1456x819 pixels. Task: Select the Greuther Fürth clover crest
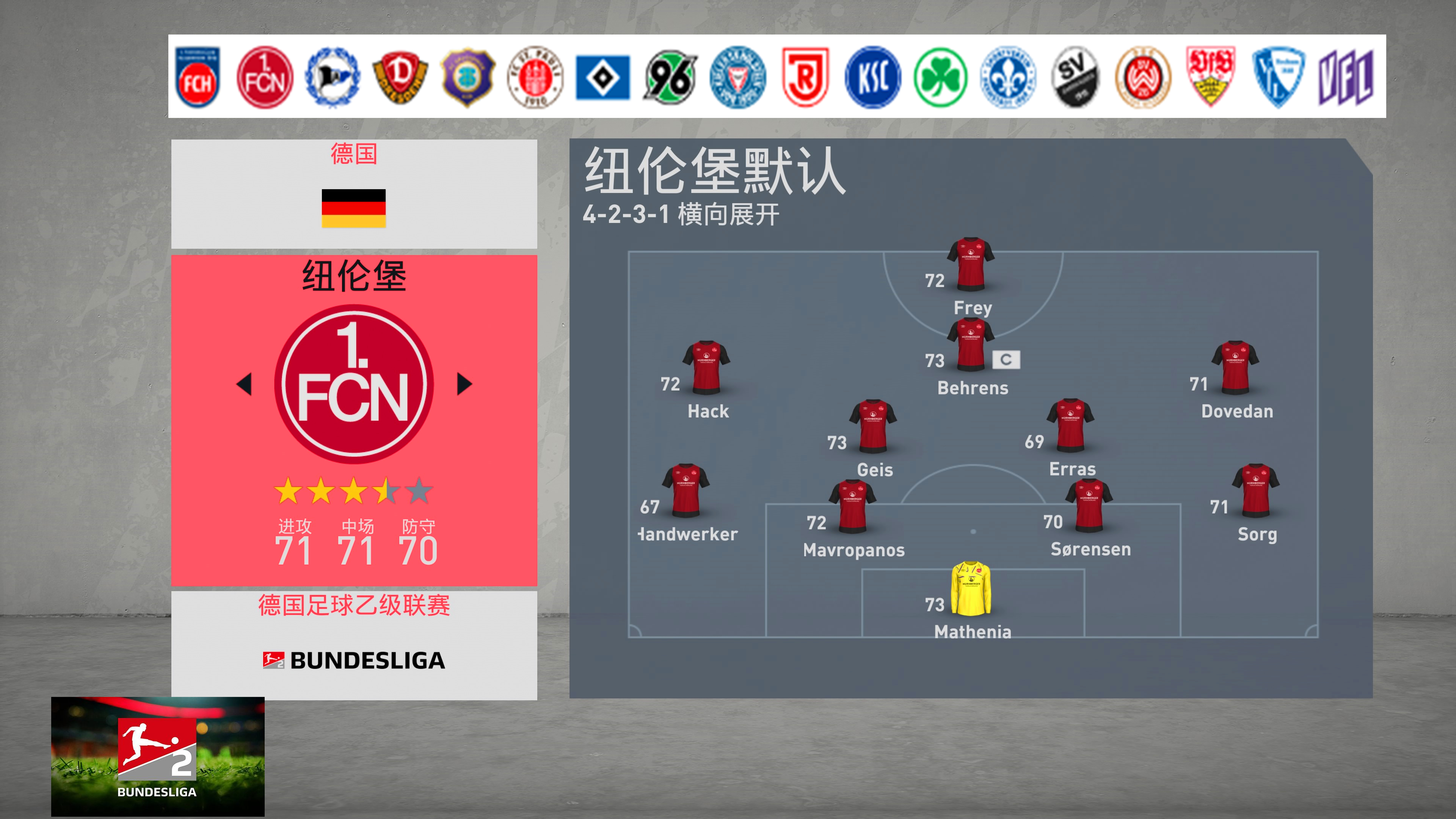pyautogui.click(x=940, y=77)
